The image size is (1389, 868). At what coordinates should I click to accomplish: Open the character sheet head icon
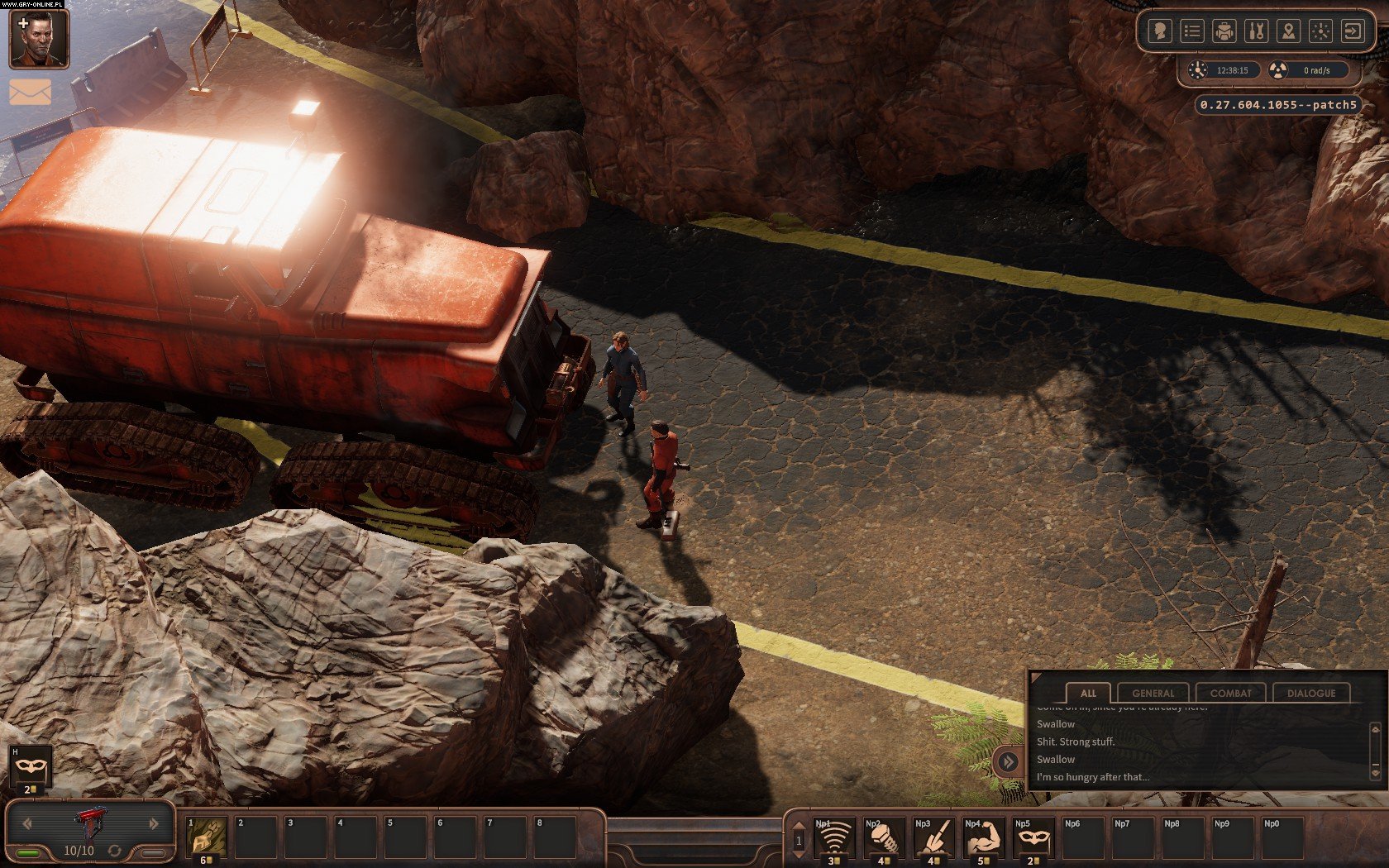[1160, 31]
